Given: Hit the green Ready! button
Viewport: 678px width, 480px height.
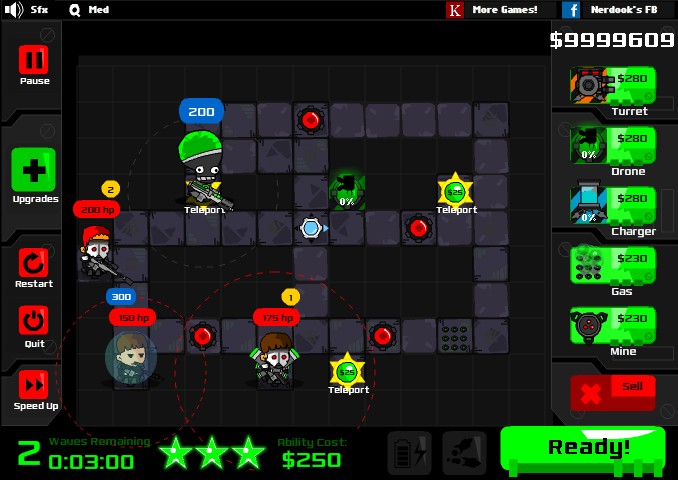Looking at the screenshot, I should (582, 448).
